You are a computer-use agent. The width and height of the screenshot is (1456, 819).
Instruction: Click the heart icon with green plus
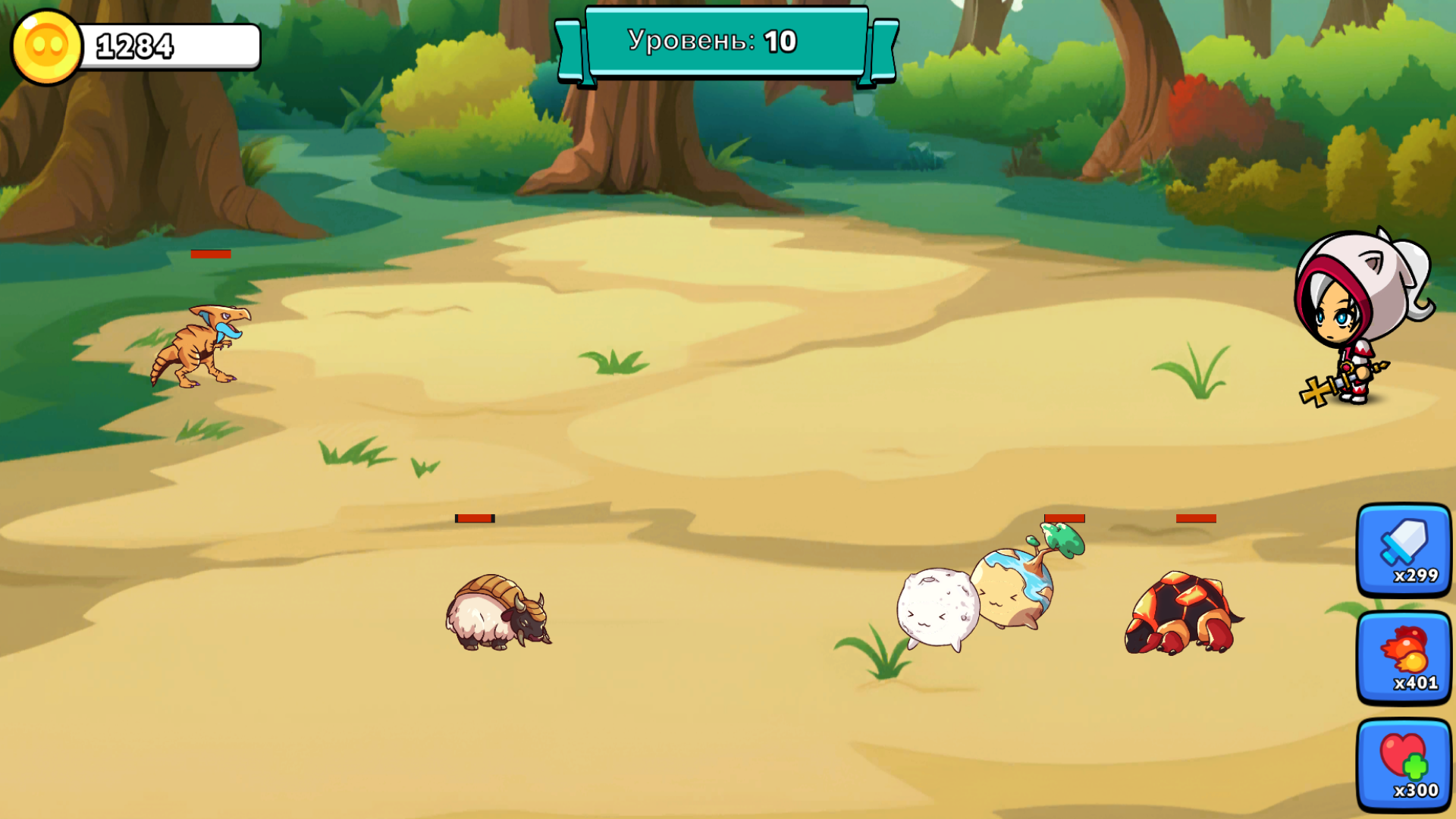pyautogui.click(x=1404, y=763)
